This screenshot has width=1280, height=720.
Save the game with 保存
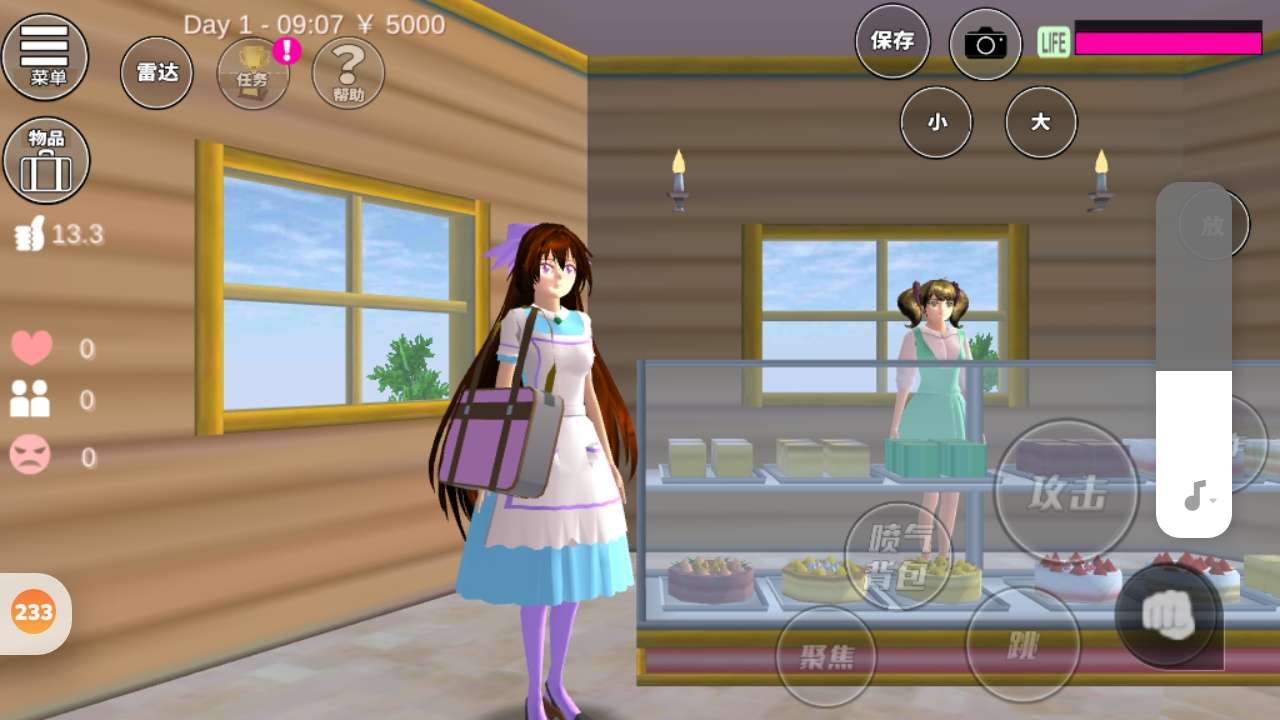[892, 41]
